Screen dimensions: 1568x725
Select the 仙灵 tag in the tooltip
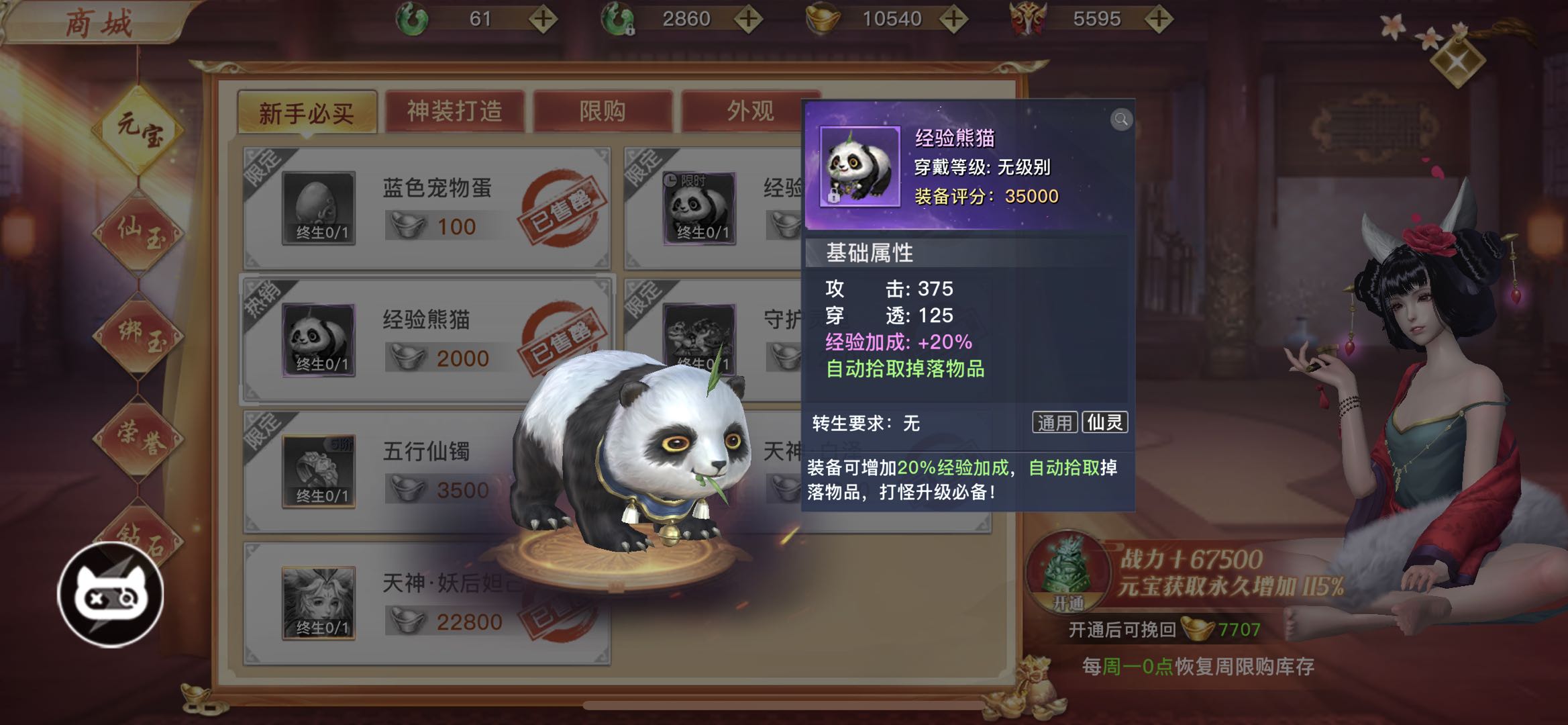point(1104,422)
